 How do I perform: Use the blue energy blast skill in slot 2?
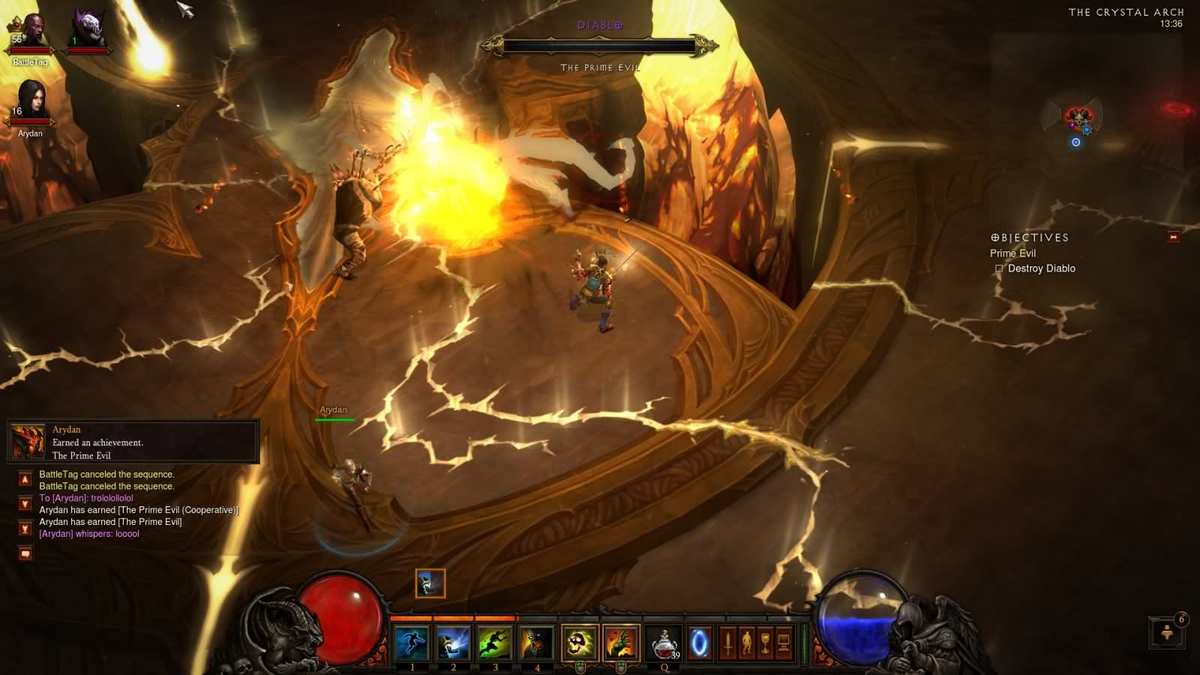pos(453,643)
